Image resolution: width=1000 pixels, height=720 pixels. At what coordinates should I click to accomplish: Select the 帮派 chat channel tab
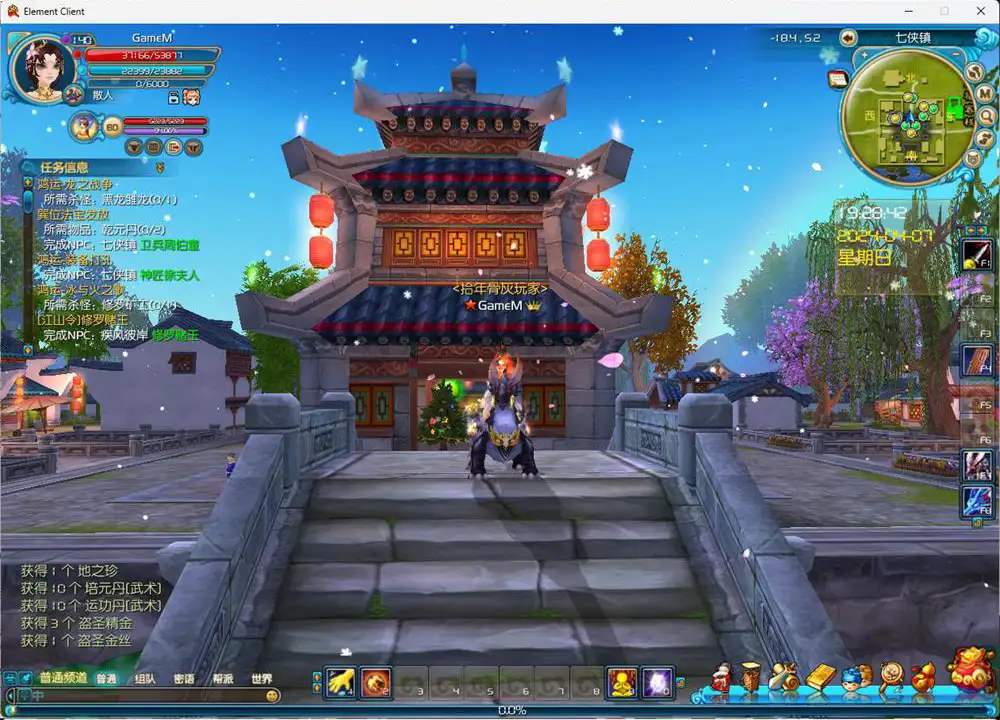(x=222, y=679)
